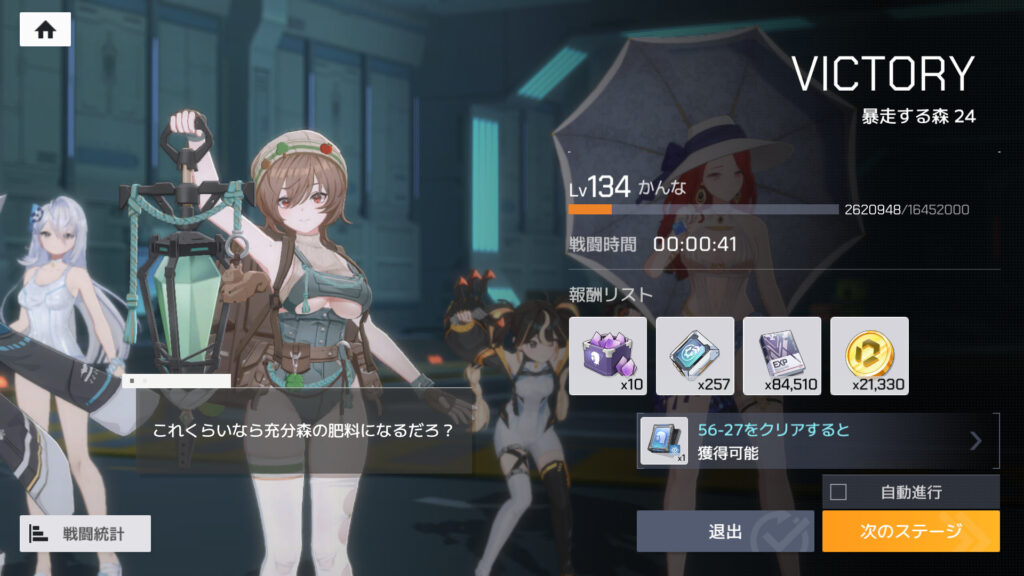Go to the home screen
Image resolution: width=1024 pixels, height=576 pixels.
[x=45, y=30]
